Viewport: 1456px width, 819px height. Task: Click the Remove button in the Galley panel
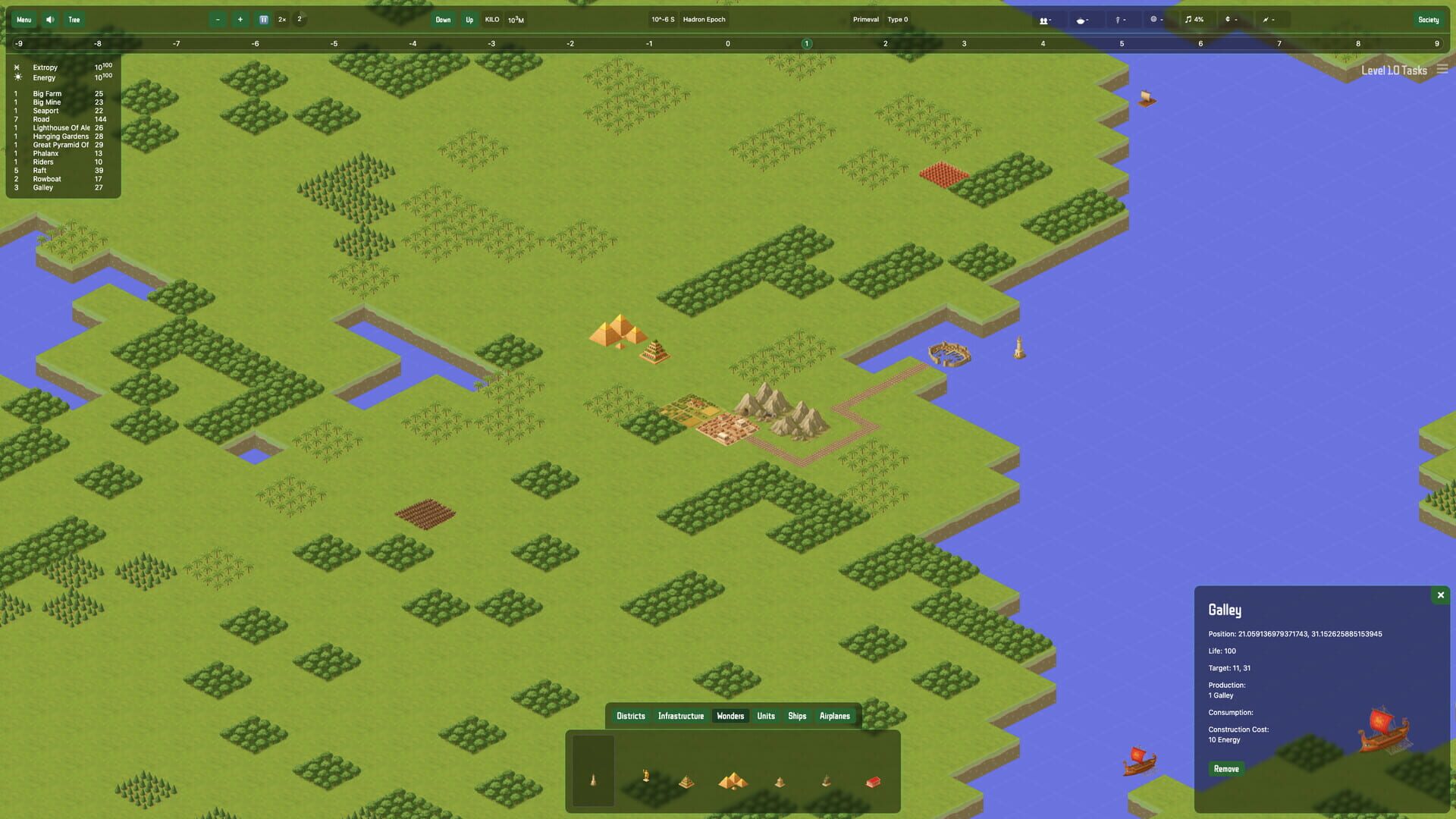click(x=1225, y=768)
